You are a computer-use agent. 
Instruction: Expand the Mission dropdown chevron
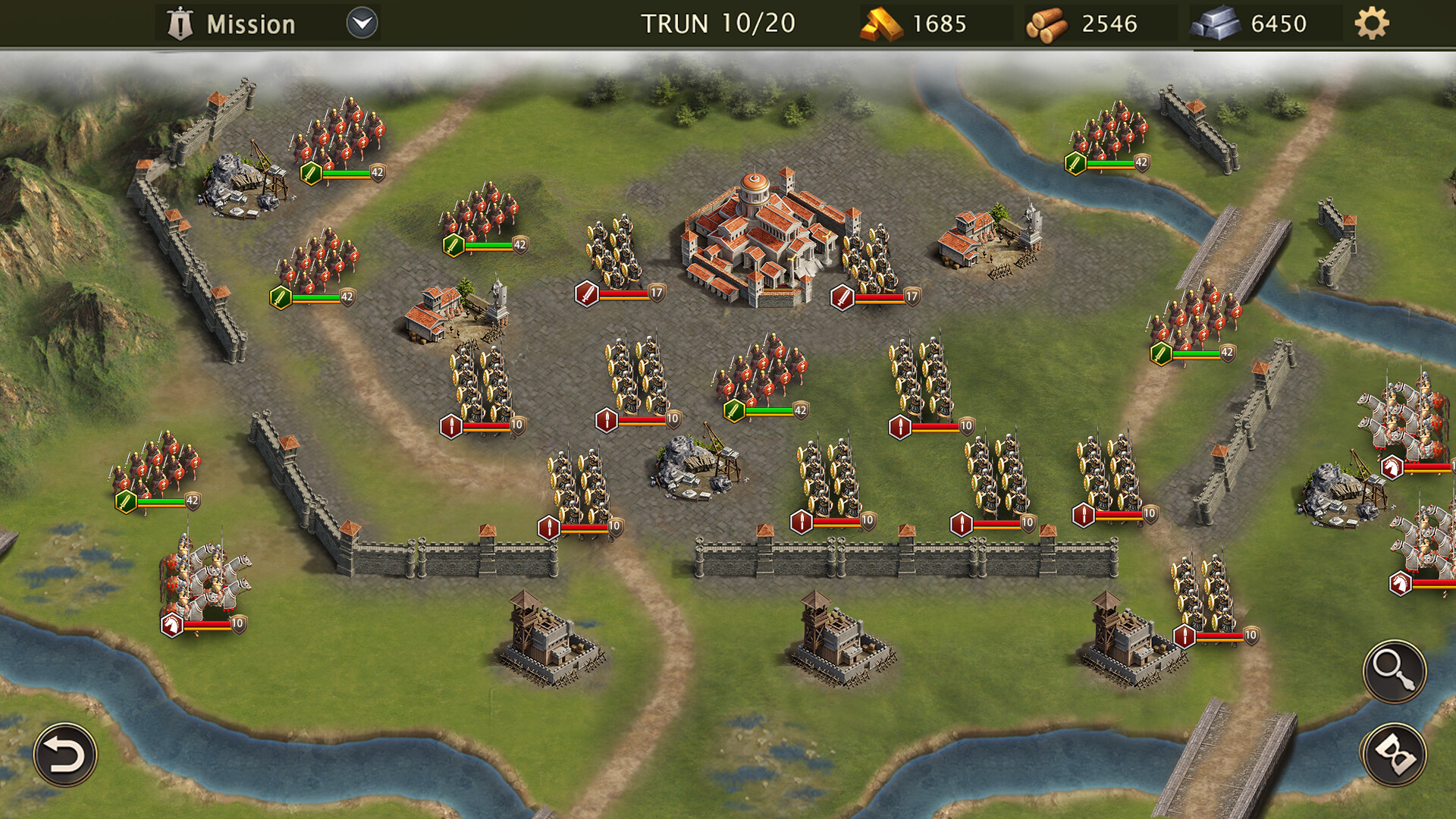coord(362,23)
